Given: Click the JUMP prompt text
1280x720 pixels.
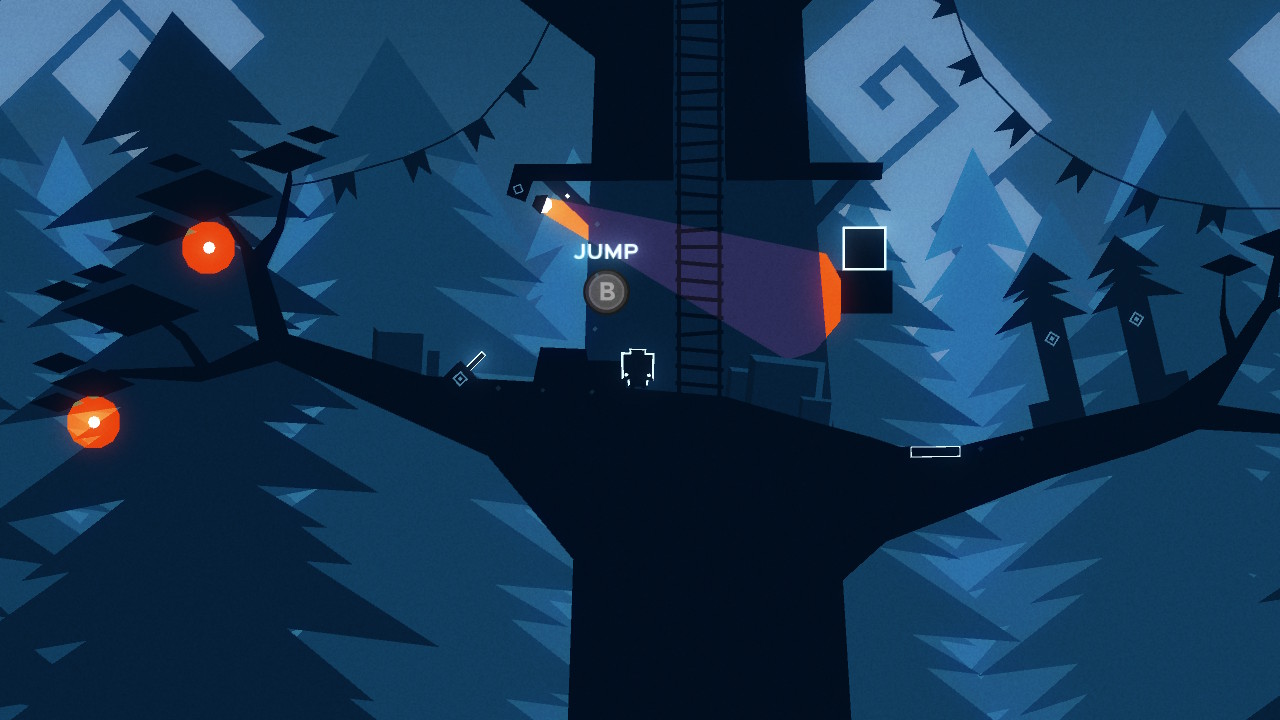Looking at the screenshot, I should [x=605, y=251].
